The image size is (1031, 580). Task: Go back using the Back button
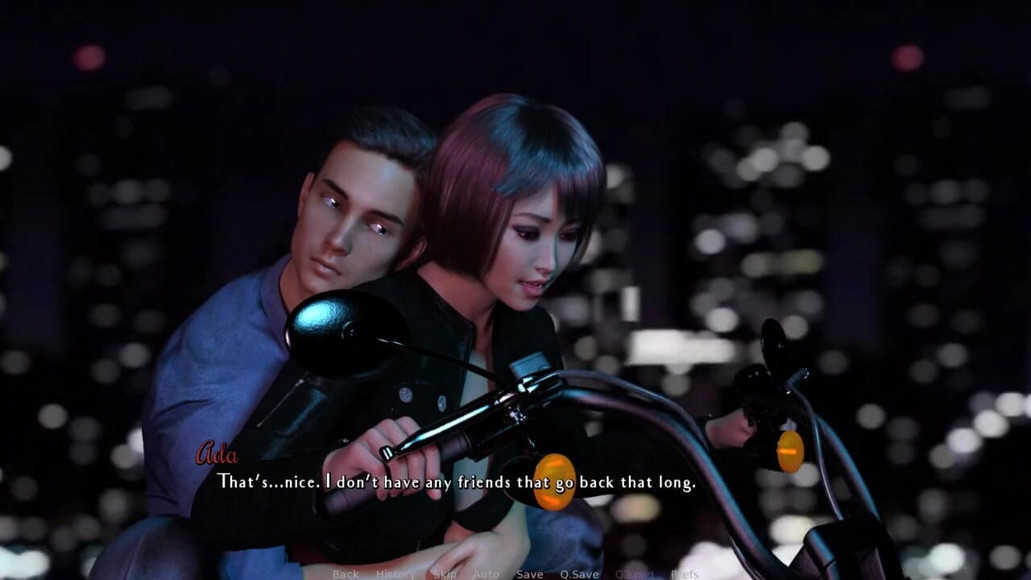(345, 574)
